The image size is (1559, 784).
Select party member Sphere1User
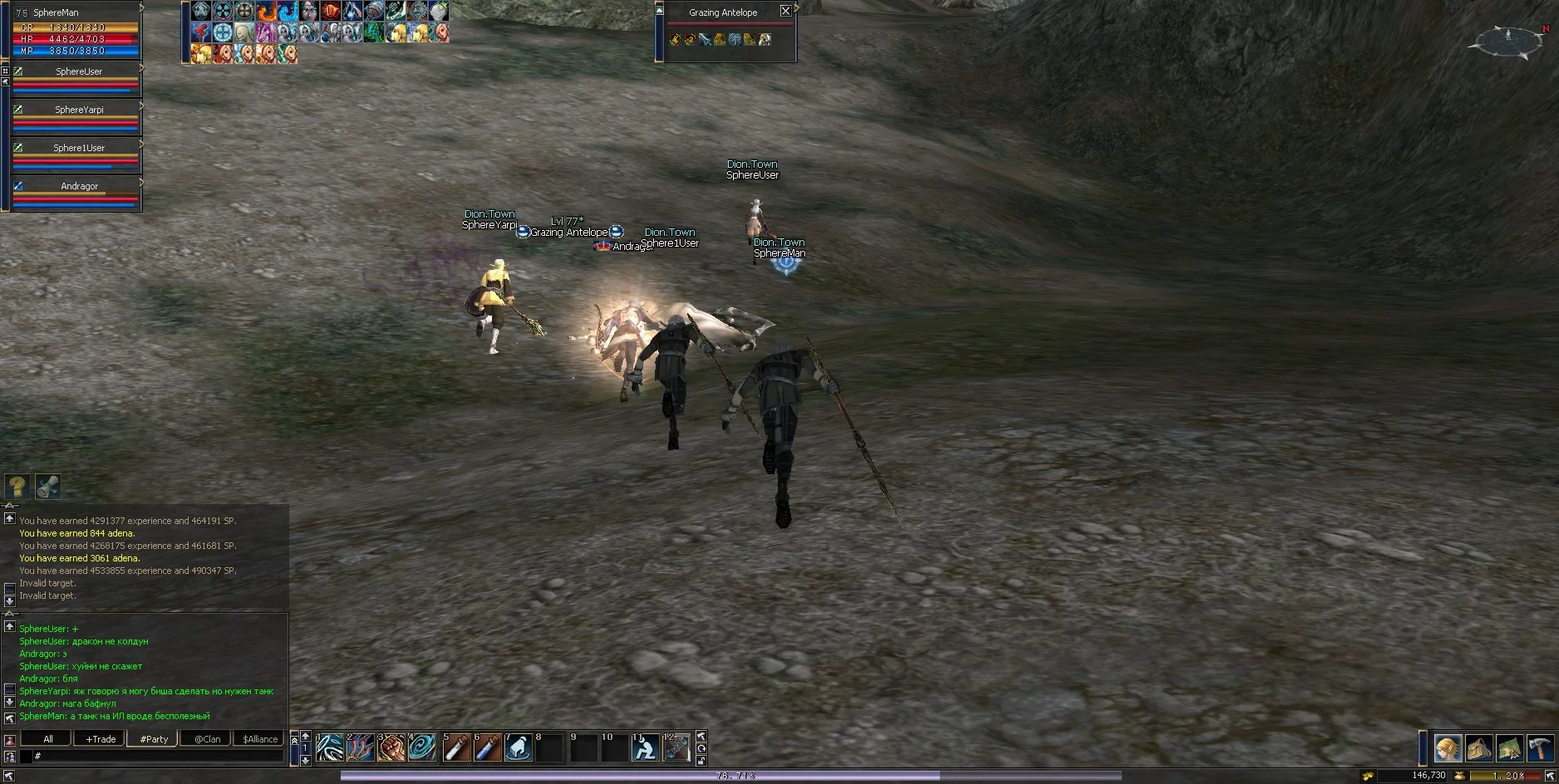pos(78,149)
